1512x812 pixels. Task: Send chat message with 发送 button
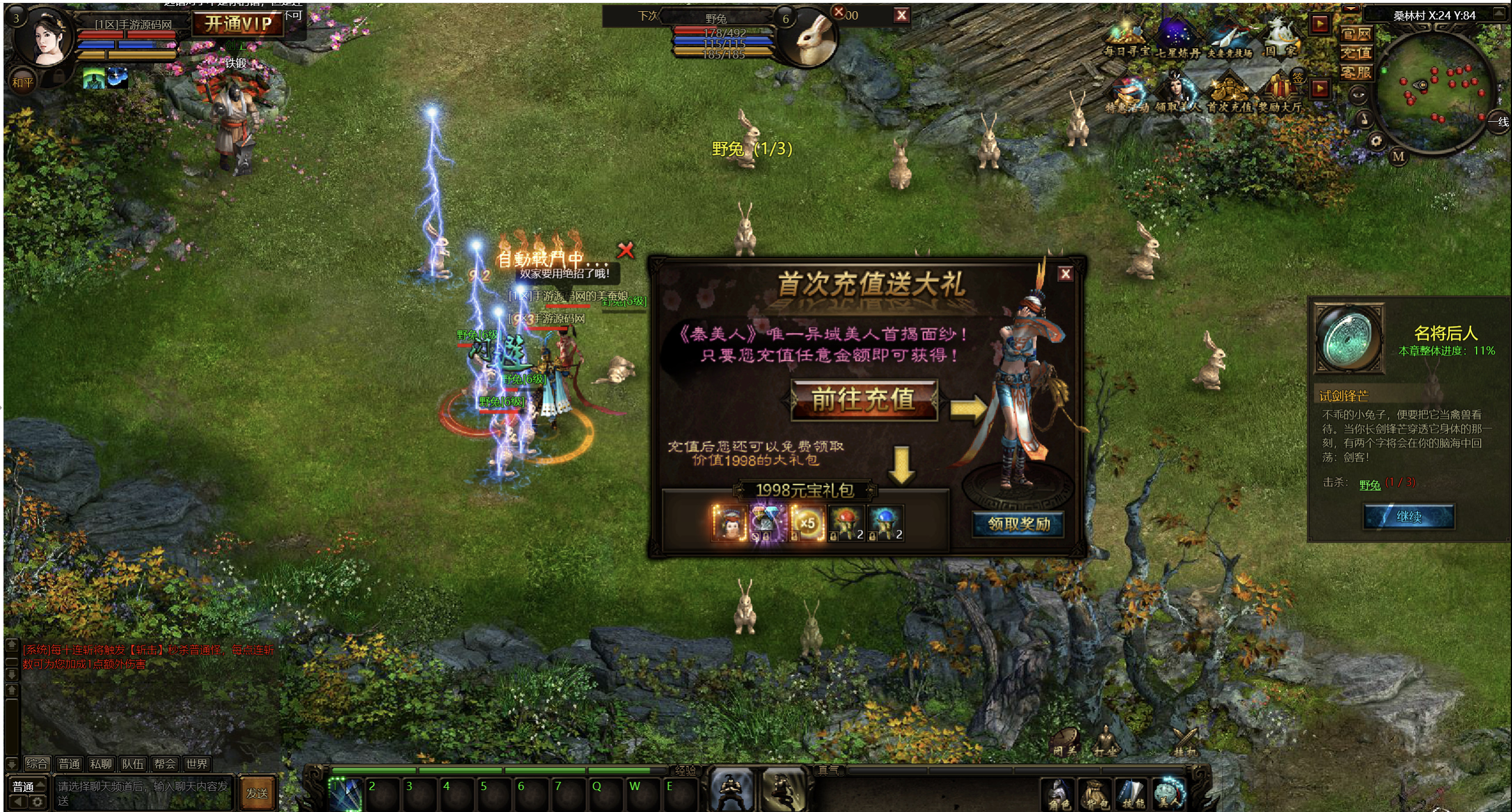(257, 793)
